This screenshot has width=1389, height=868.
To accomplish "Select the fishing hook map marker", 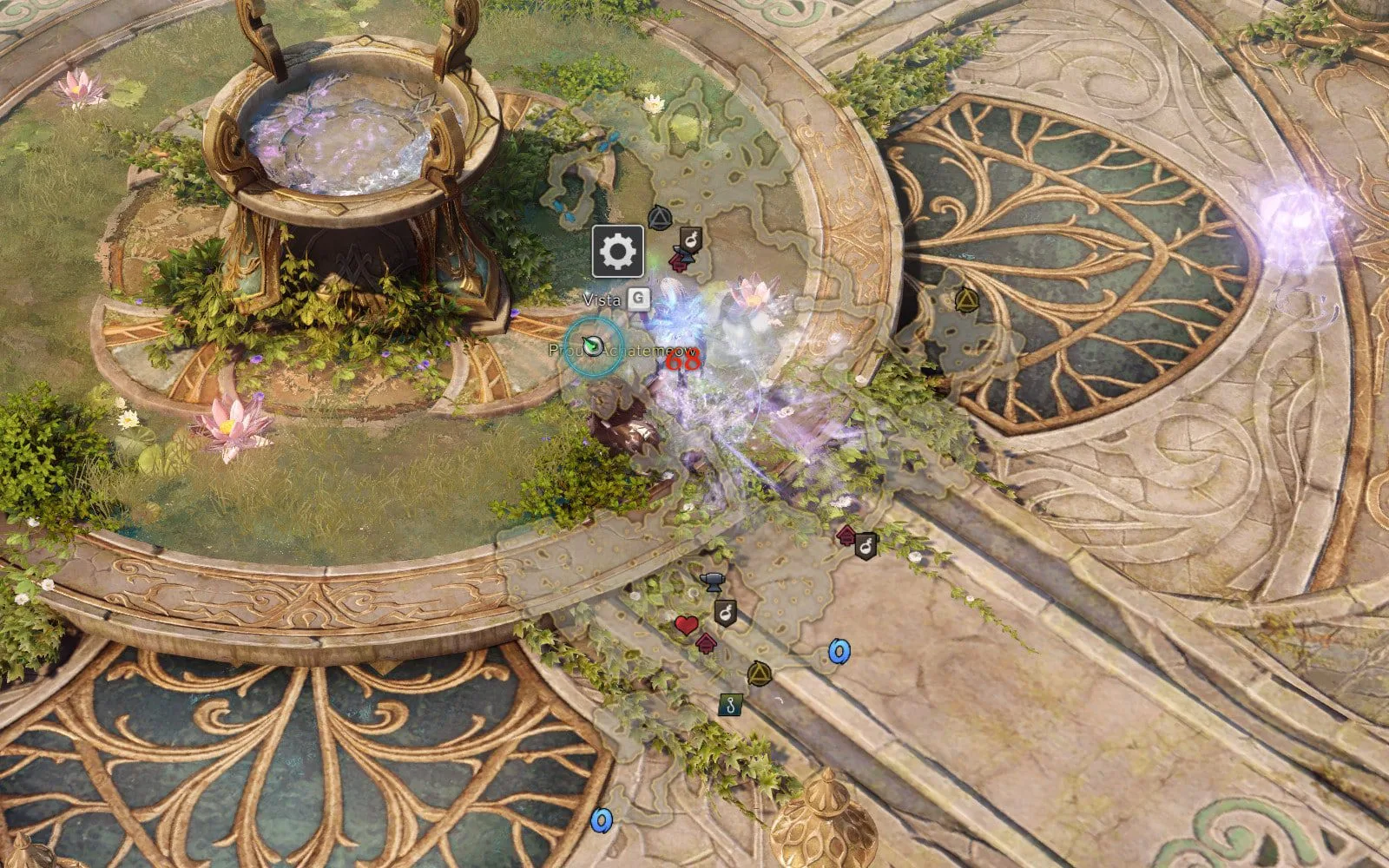I will tap(730, 705).
